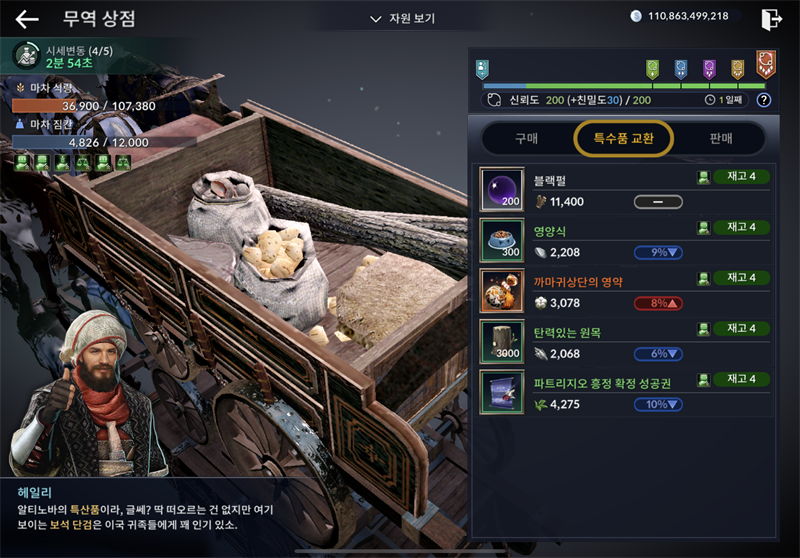Open the question mark help icon

point(764,100)
